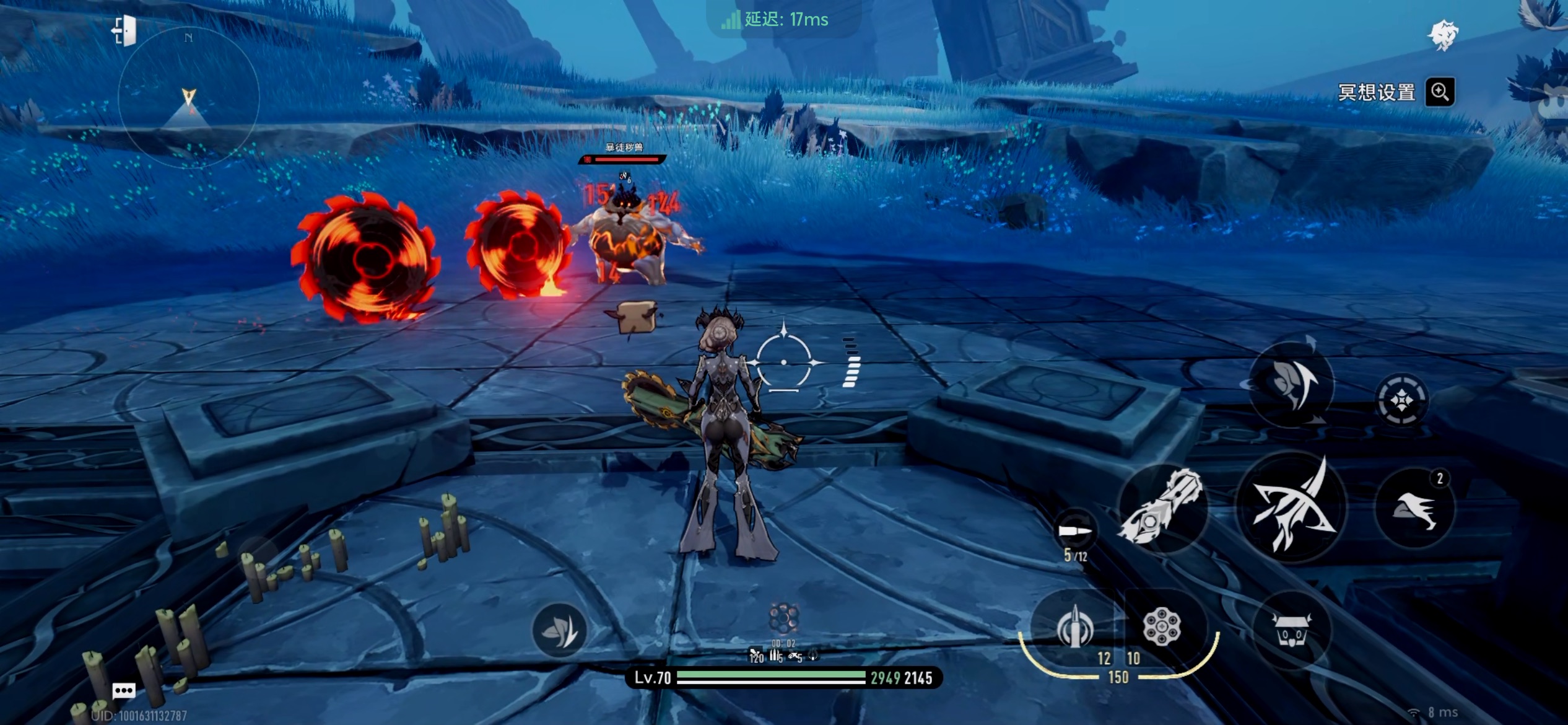
Task: Fire the bow ranged attack button
Action: pyautogui.click(x=1292, y=507)
